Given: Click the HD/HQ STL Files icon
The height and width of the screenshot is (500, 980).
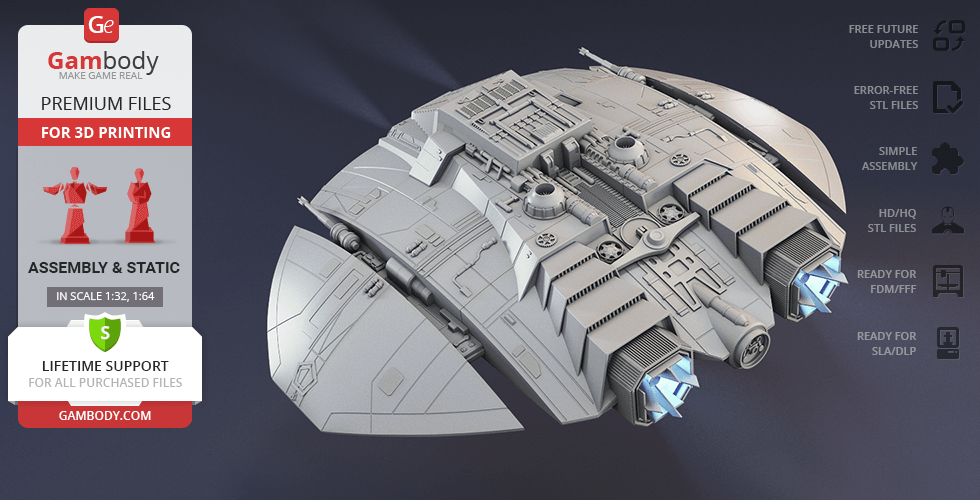Looking at the screenshot, I should tap(947, 220).
